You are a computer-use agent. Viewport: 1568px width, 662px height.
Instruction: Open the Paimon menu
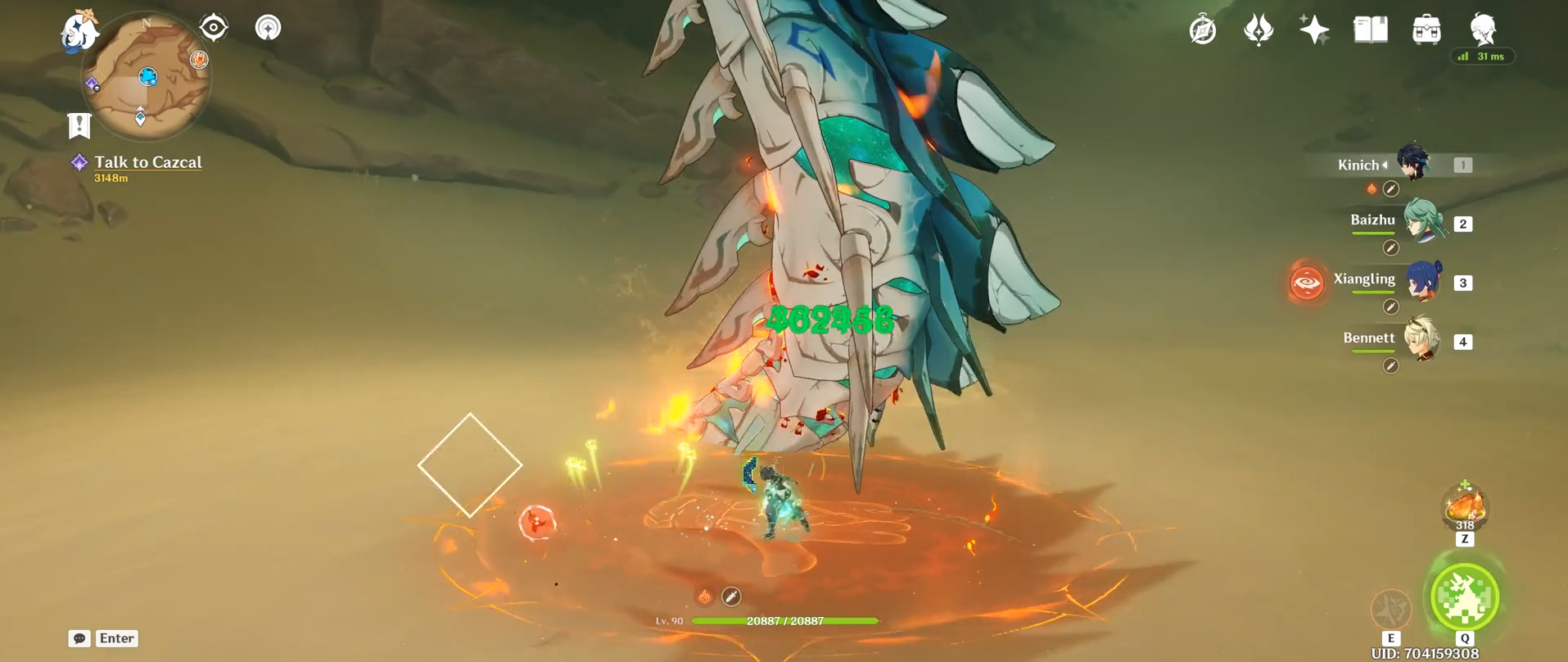coord(80,31)
